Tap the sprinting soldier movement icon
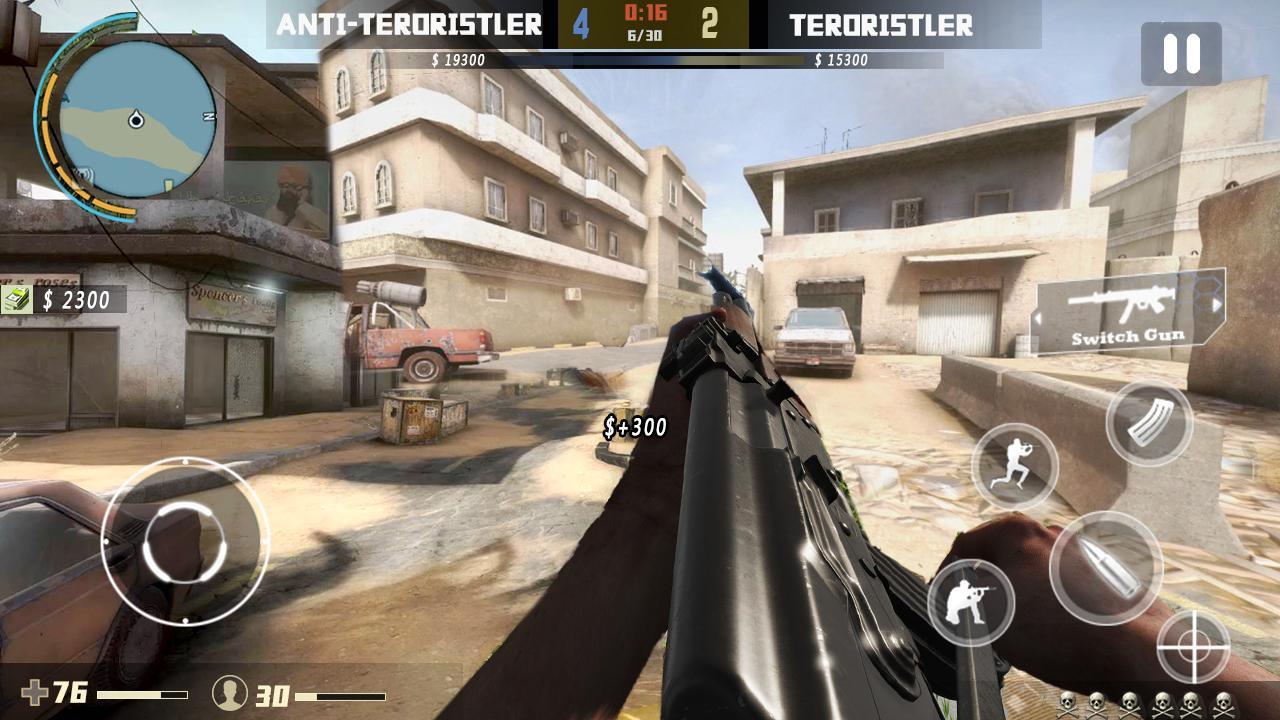This screenshot has width=1280, height=720. (x=1013, y=467)
